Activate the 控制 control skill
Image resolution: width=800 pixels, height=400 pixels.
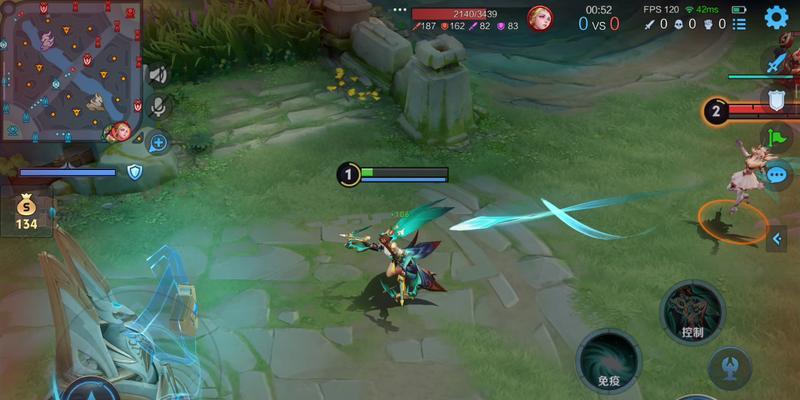[x=692, y=312]
